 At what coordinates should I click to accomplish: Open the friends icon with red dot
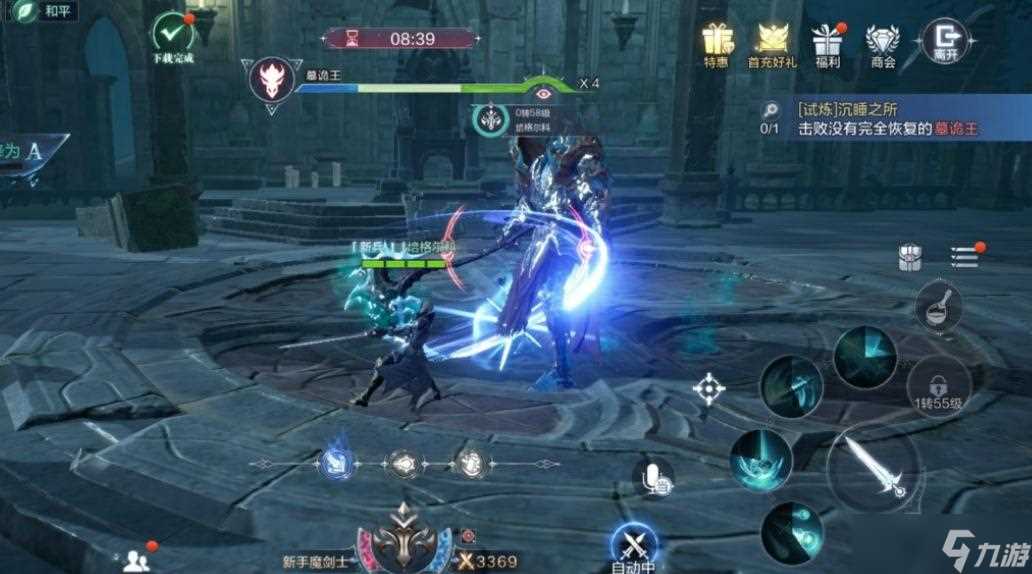coord(135,559)
